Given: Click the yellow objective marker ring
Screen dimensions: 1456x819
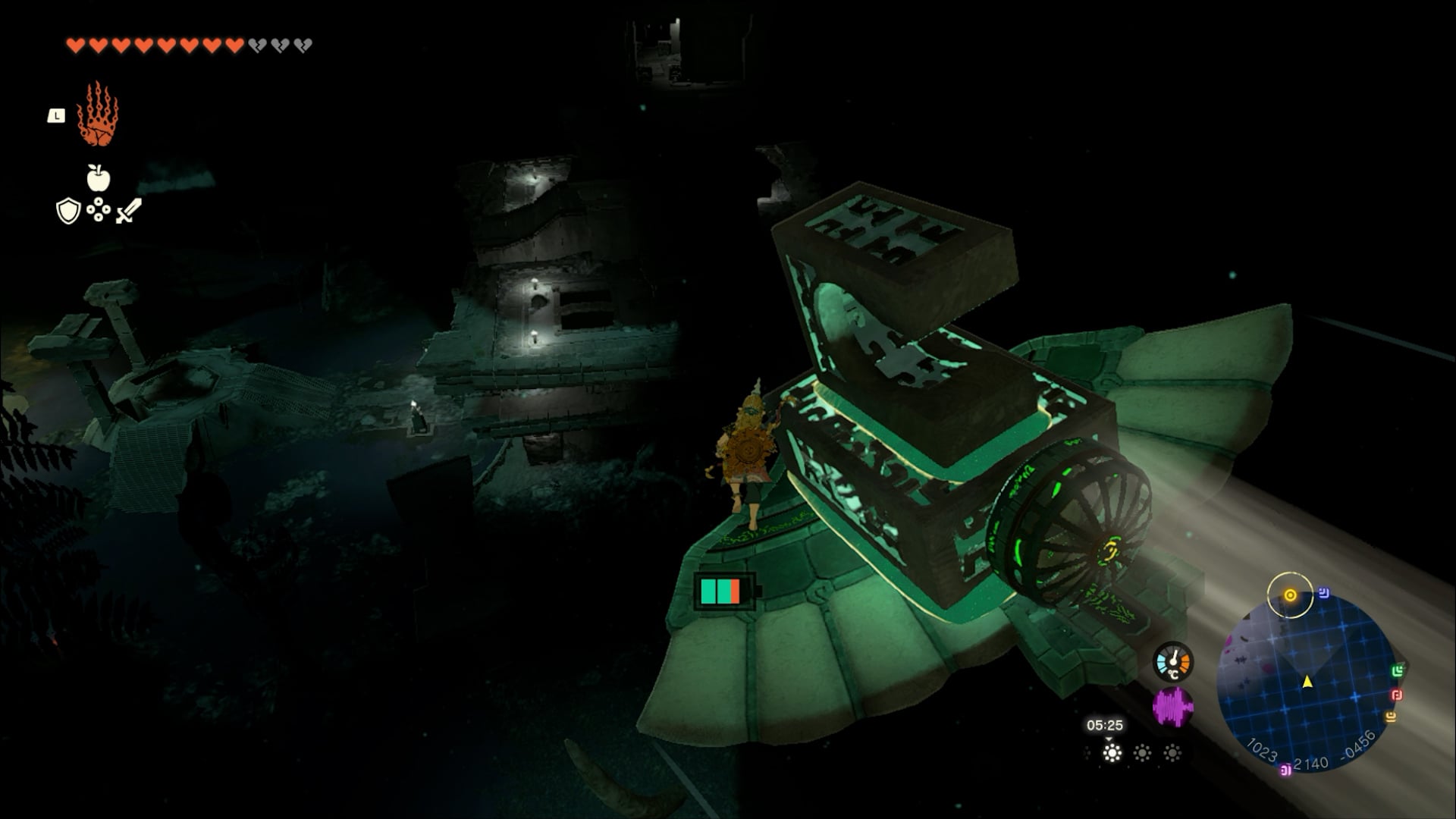Looking at the screenshot, I should [x=1290, y=595].
